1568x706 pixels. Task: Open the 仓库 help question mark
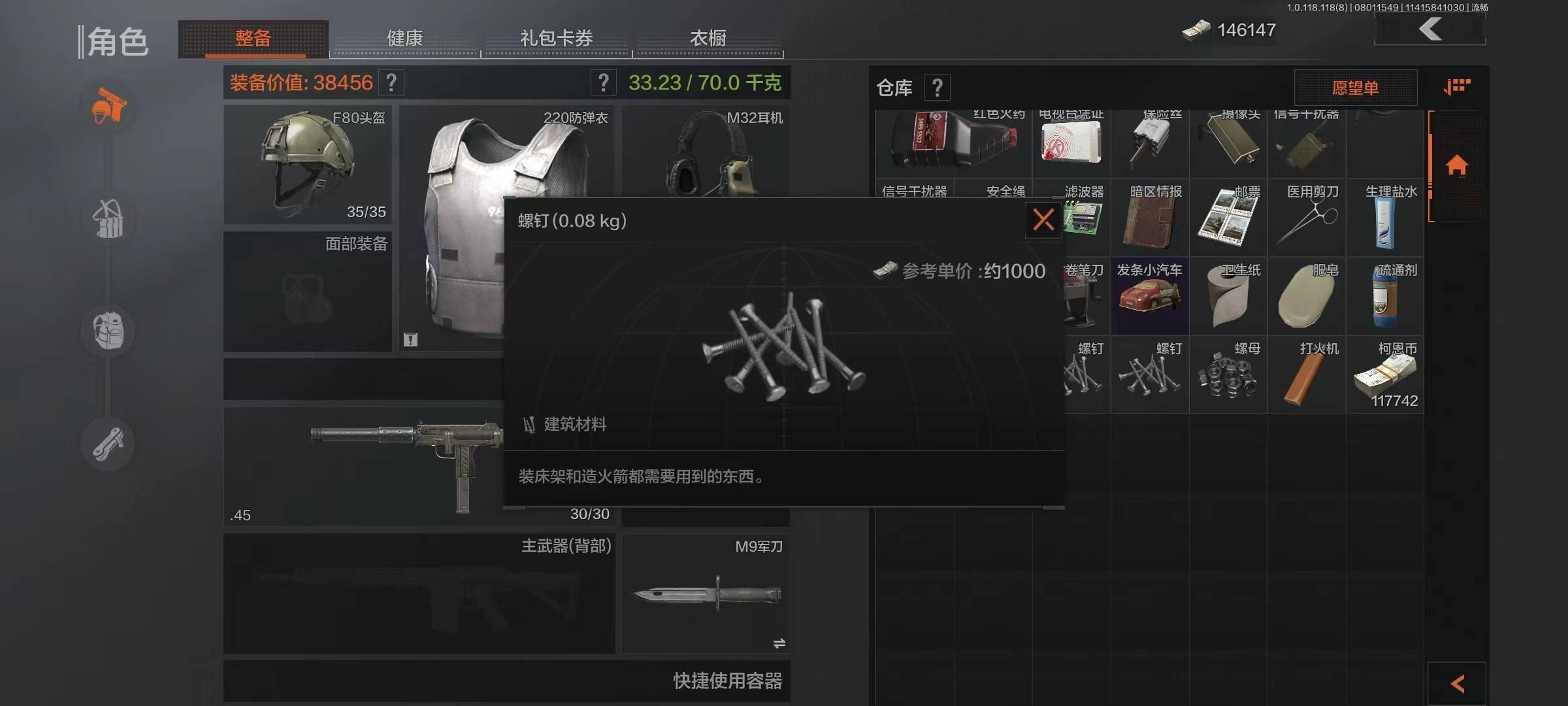point(938,87)
